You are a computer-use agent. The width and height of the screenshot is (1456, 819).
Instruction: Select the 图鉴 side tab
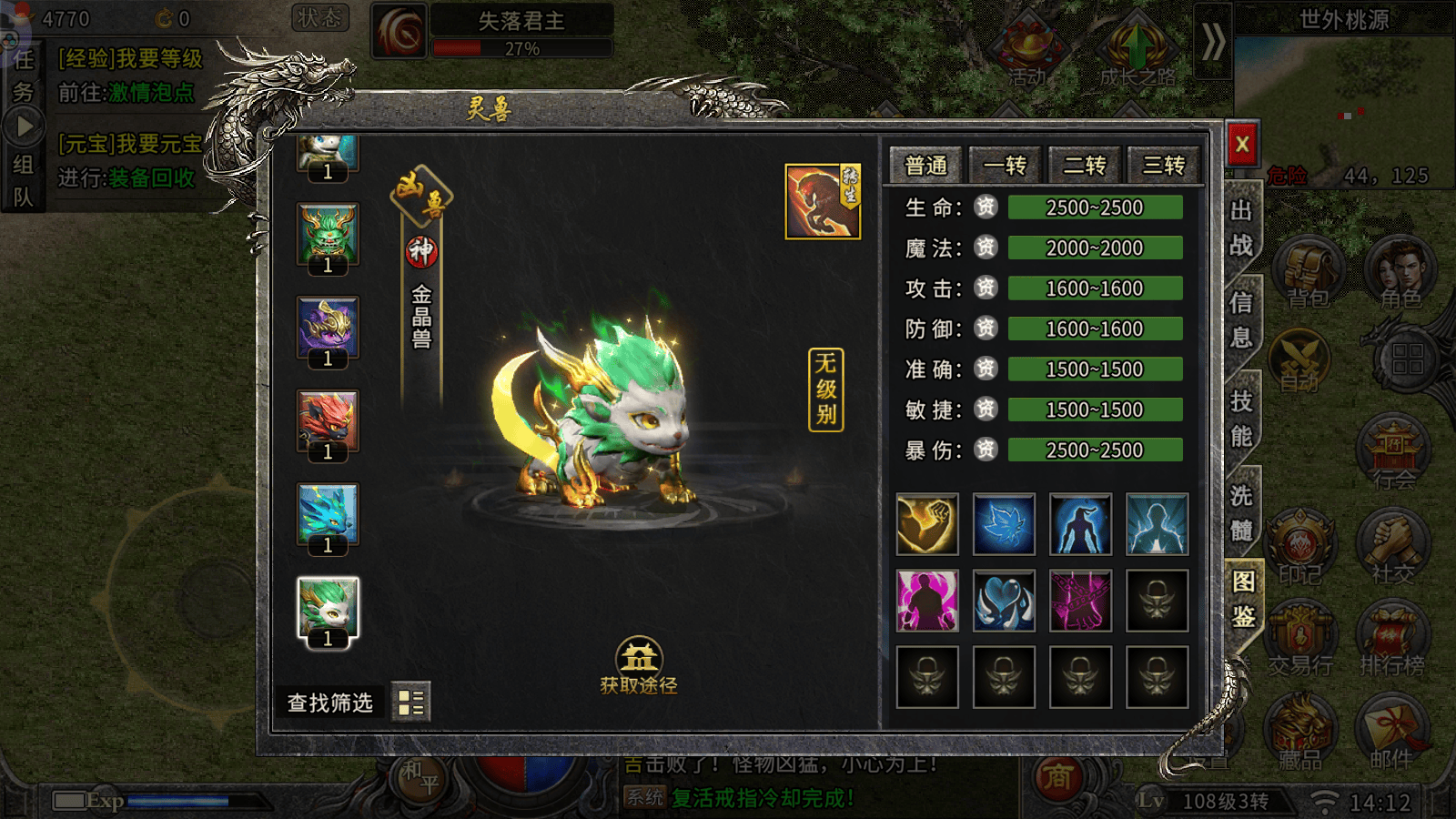[1243, 599]
